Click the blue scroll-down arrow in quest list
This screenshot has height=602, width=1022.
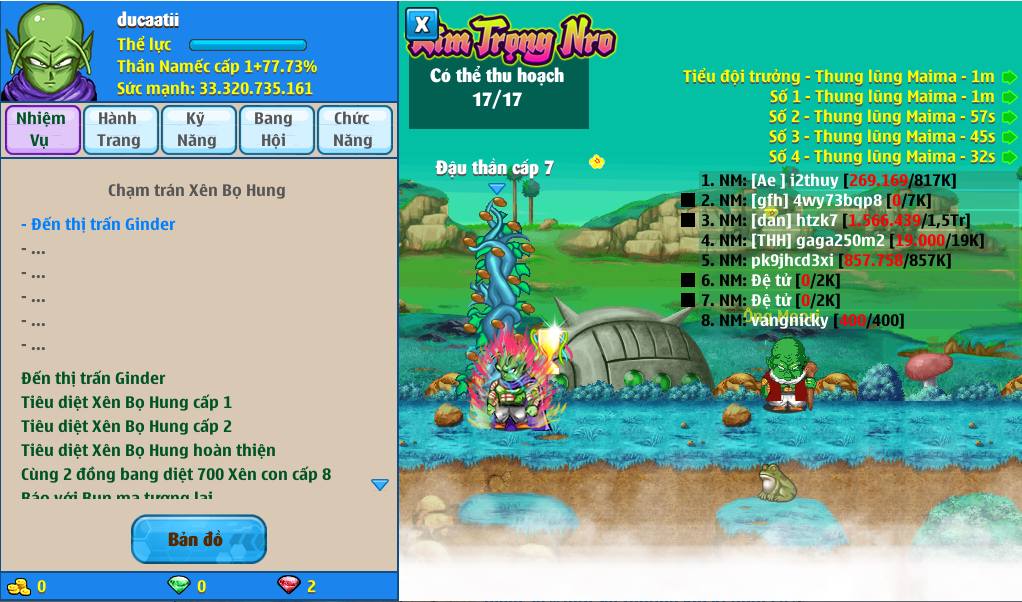[380, 485]
